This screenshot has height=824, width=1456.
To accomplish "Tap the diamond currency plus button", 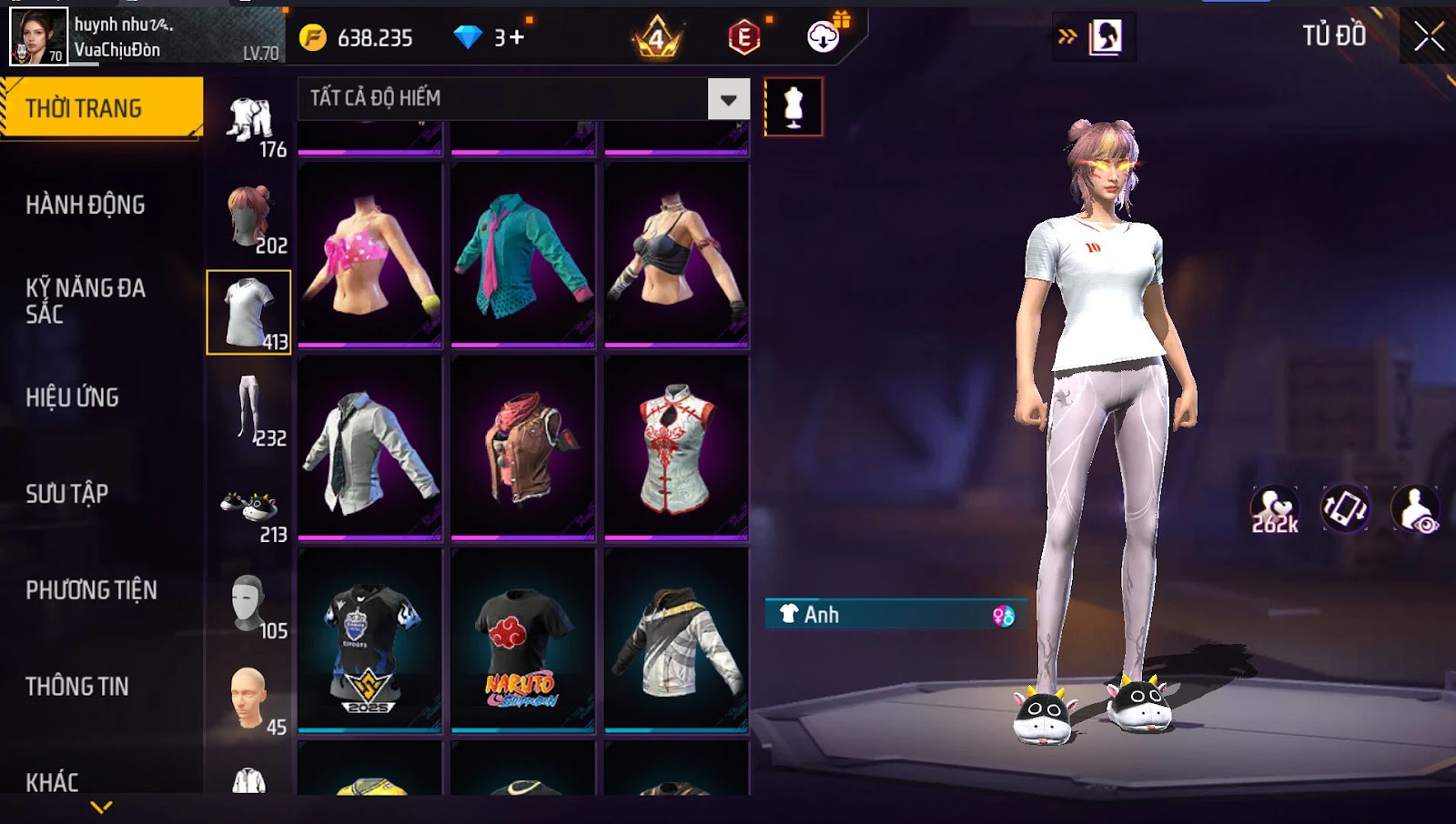I will (517, 37).
